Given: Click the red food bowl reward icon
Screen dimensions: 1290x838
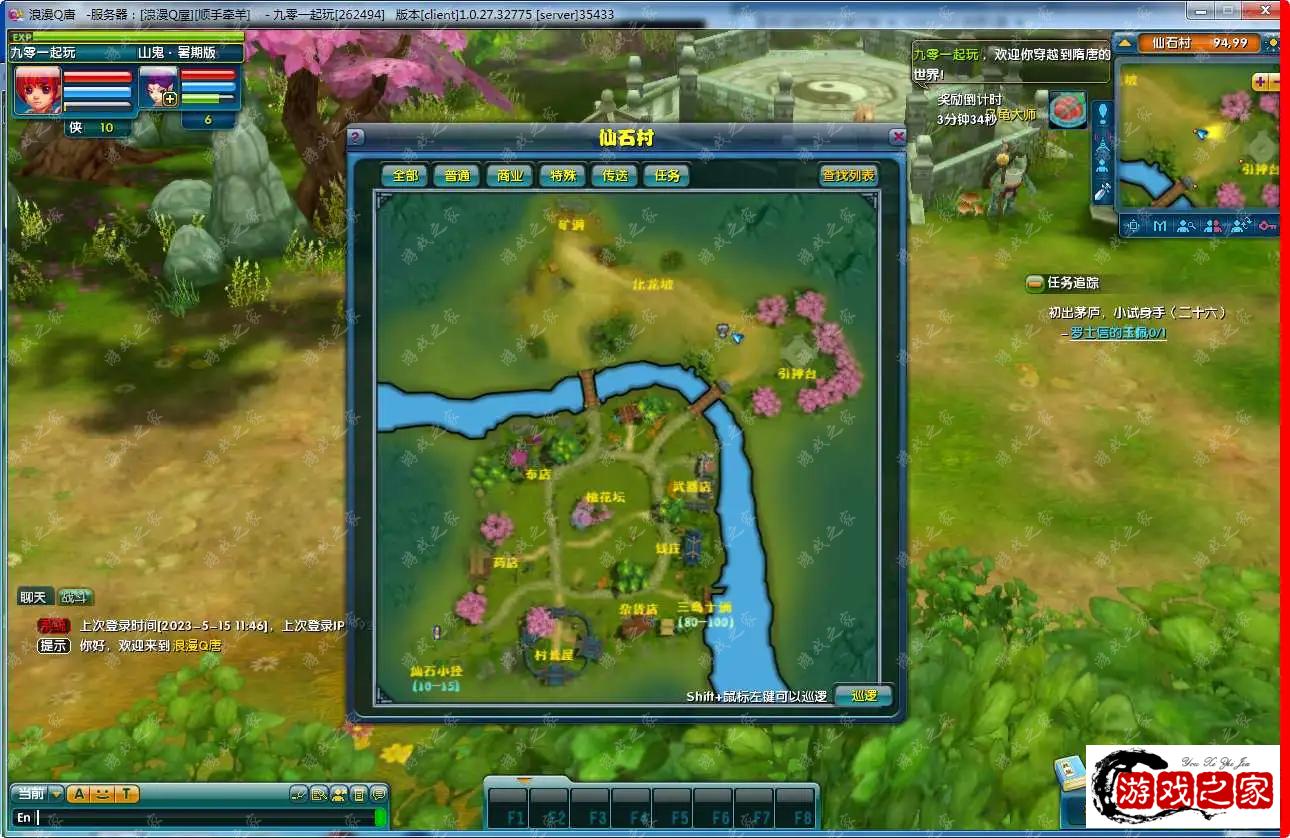Looking at the screenshot, I should [1067, 109].
